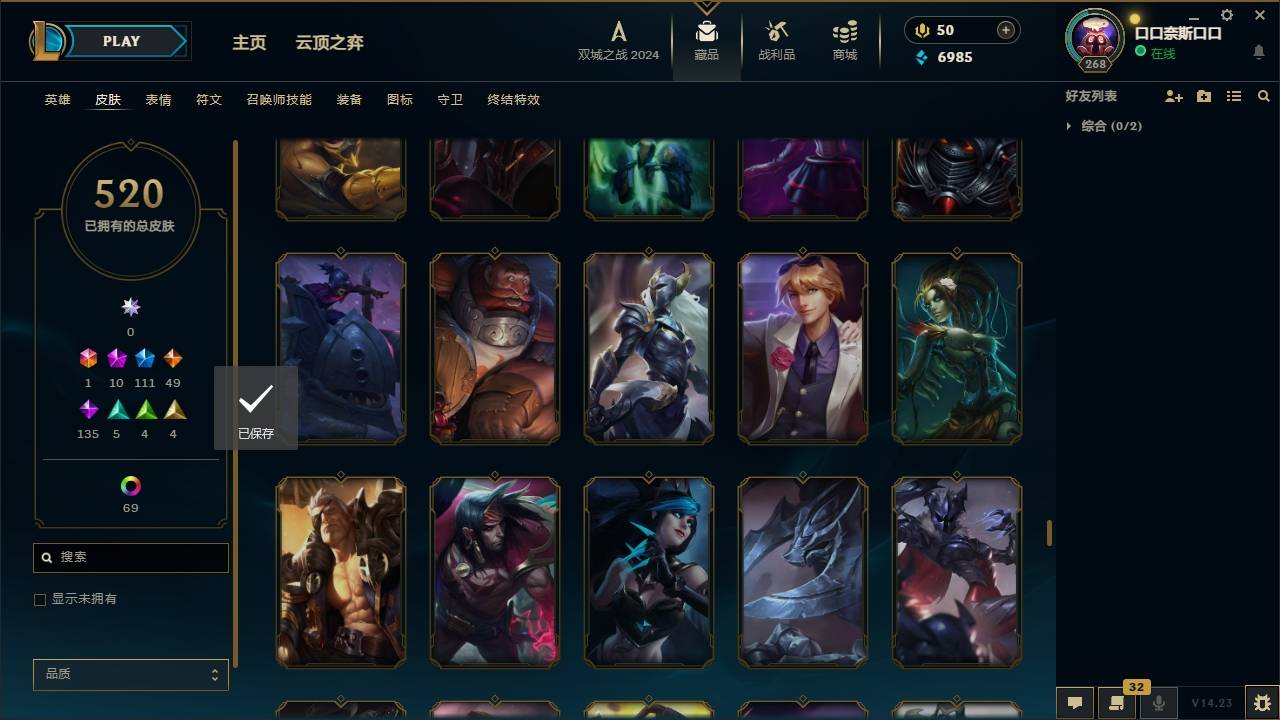Open the friend list sorting options icon
The image size is (1280, 720).
[1234, 96]
